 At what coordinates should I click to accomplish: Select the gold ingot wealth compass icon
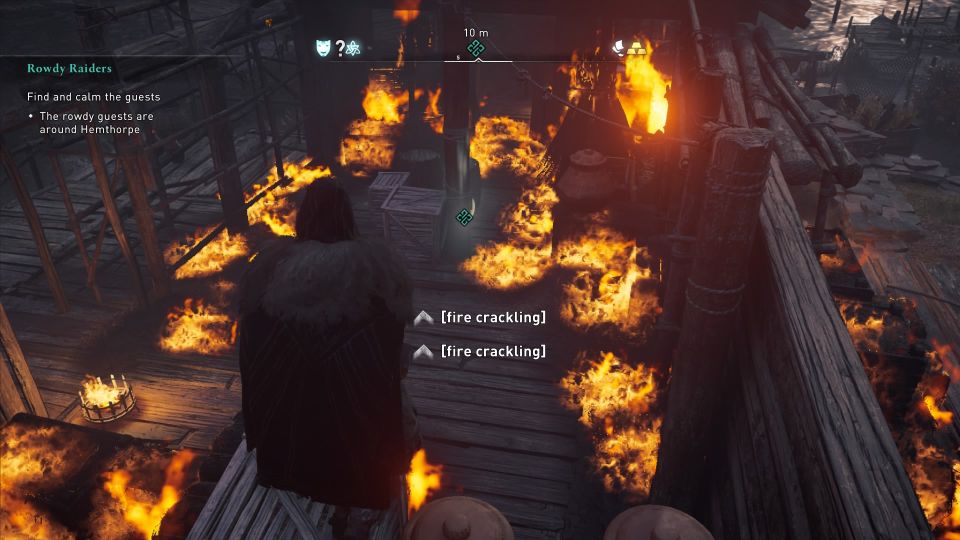click(636, 46)
